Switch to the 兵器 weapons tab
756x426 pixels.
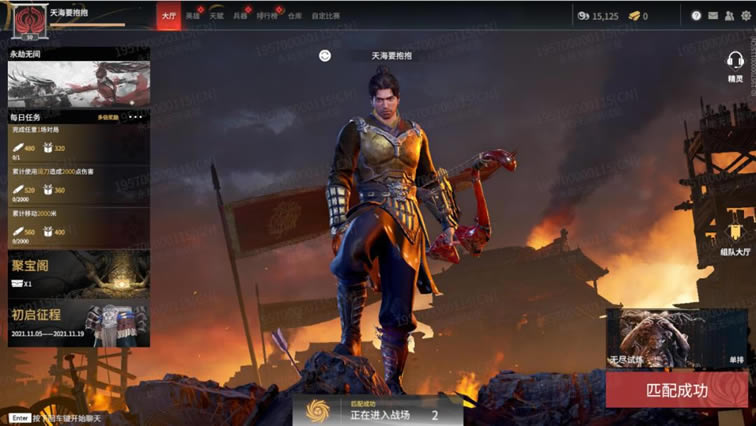[240, 16]
